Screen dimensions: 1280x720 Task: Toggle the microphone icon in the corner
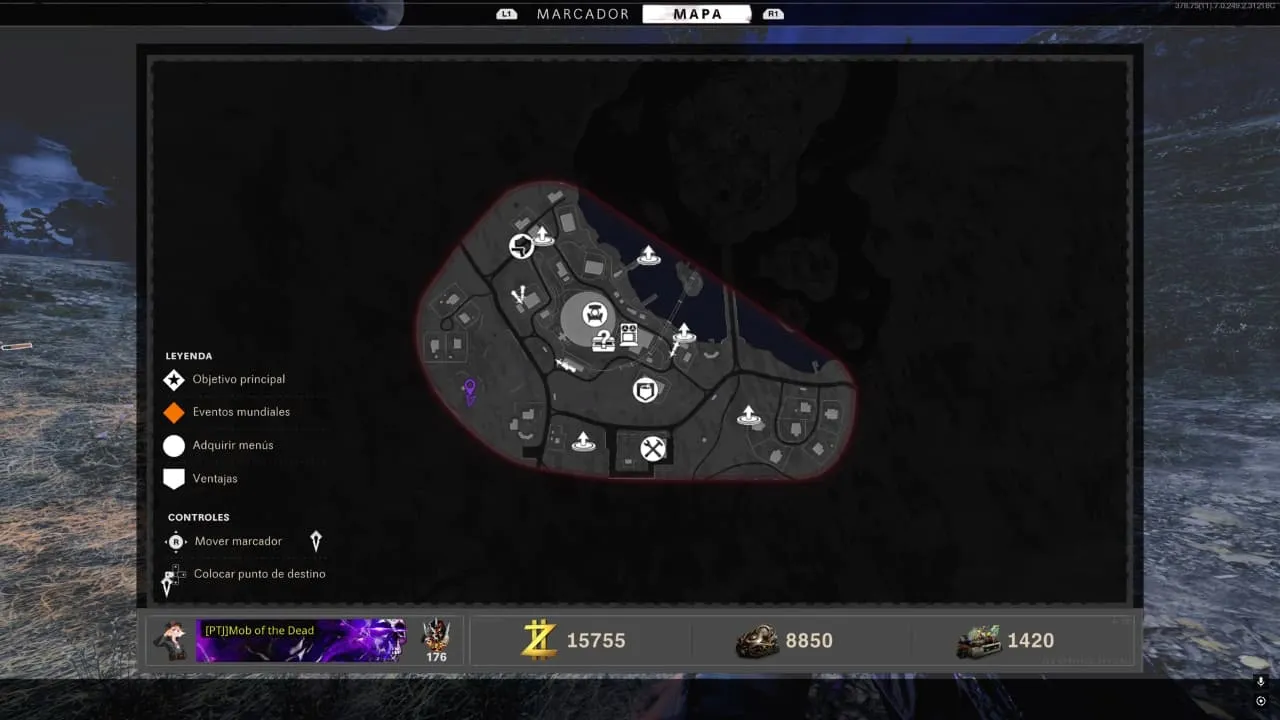tap(1260, 681)
